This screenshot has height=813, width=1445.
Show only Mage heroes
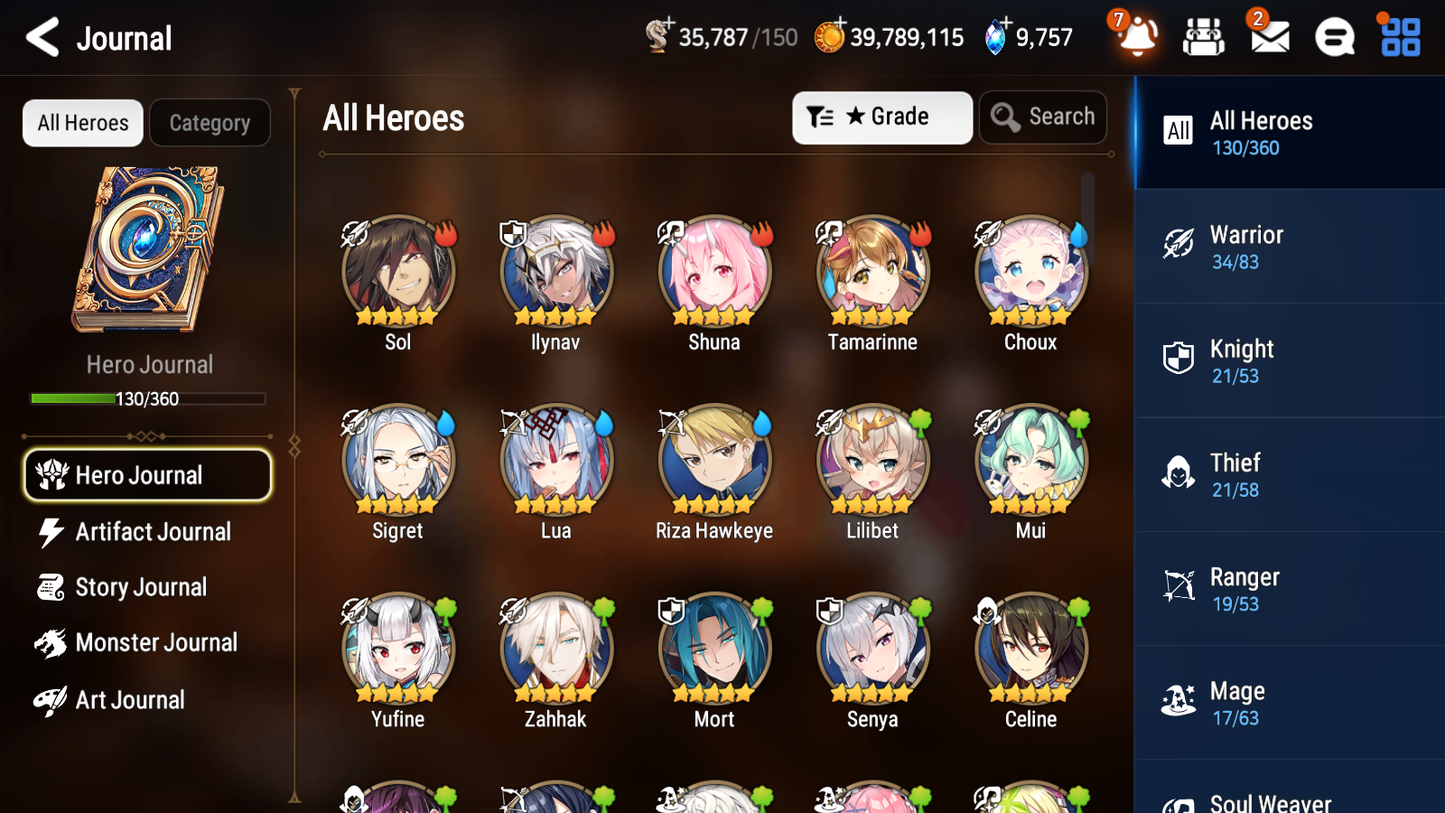click(x=1290, y=703)
